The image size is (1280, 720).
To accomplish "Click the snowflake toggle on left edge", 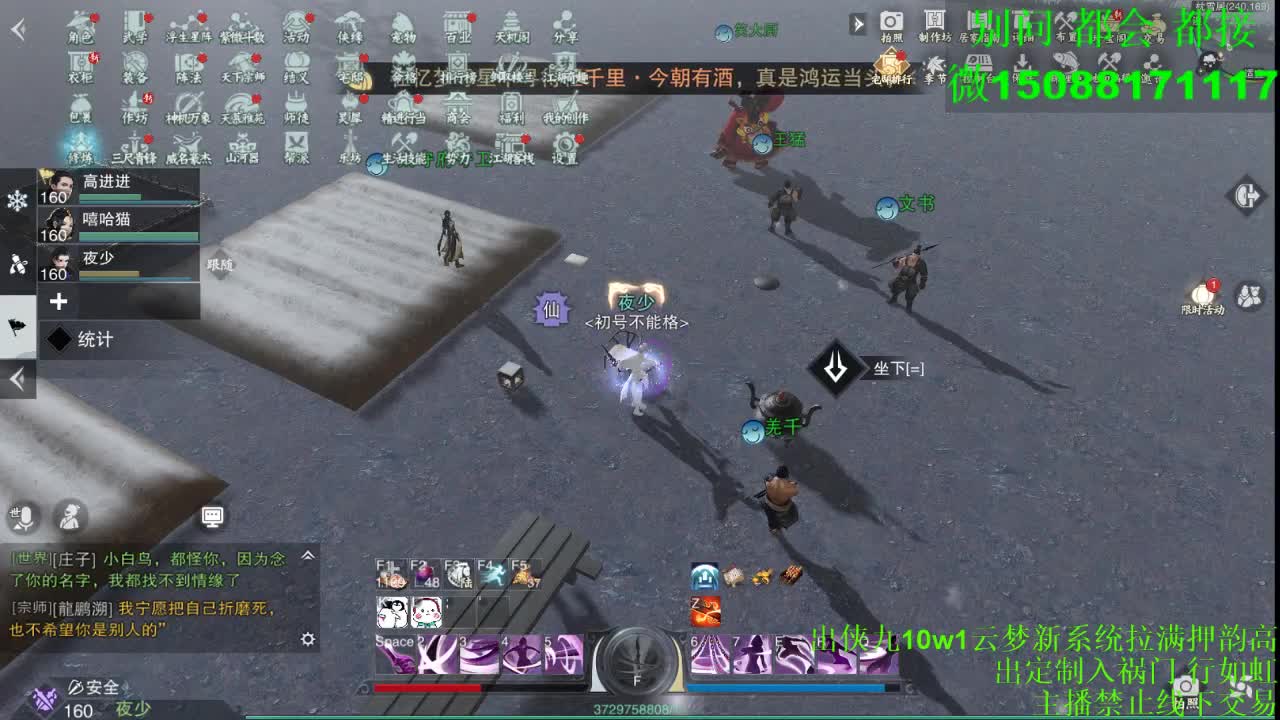I will pyautogui.click(x=17, y=198).
